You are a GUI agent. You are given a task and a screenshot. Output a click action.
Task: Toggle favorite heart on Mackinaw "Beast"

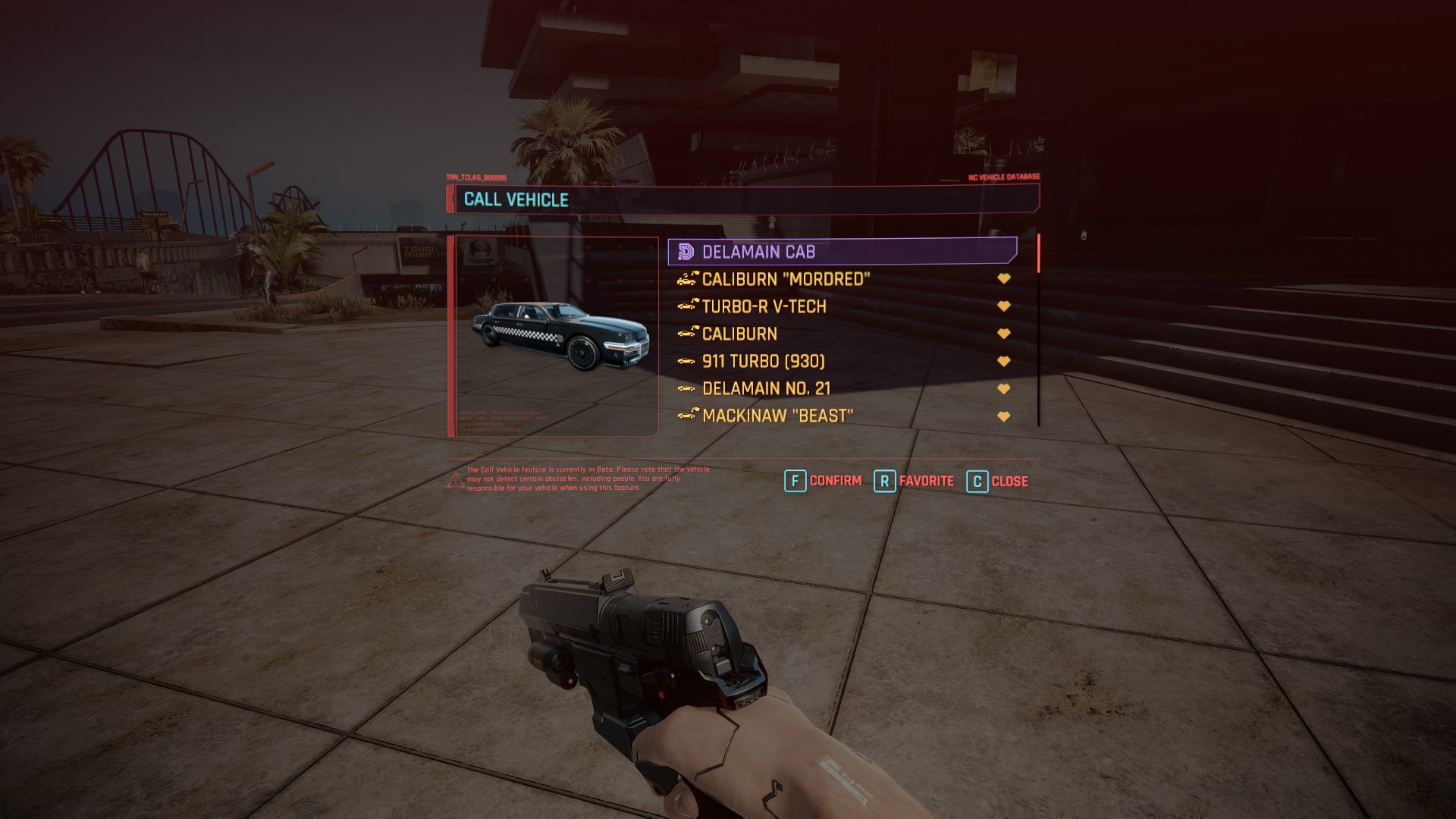[x=1003, y=416]
